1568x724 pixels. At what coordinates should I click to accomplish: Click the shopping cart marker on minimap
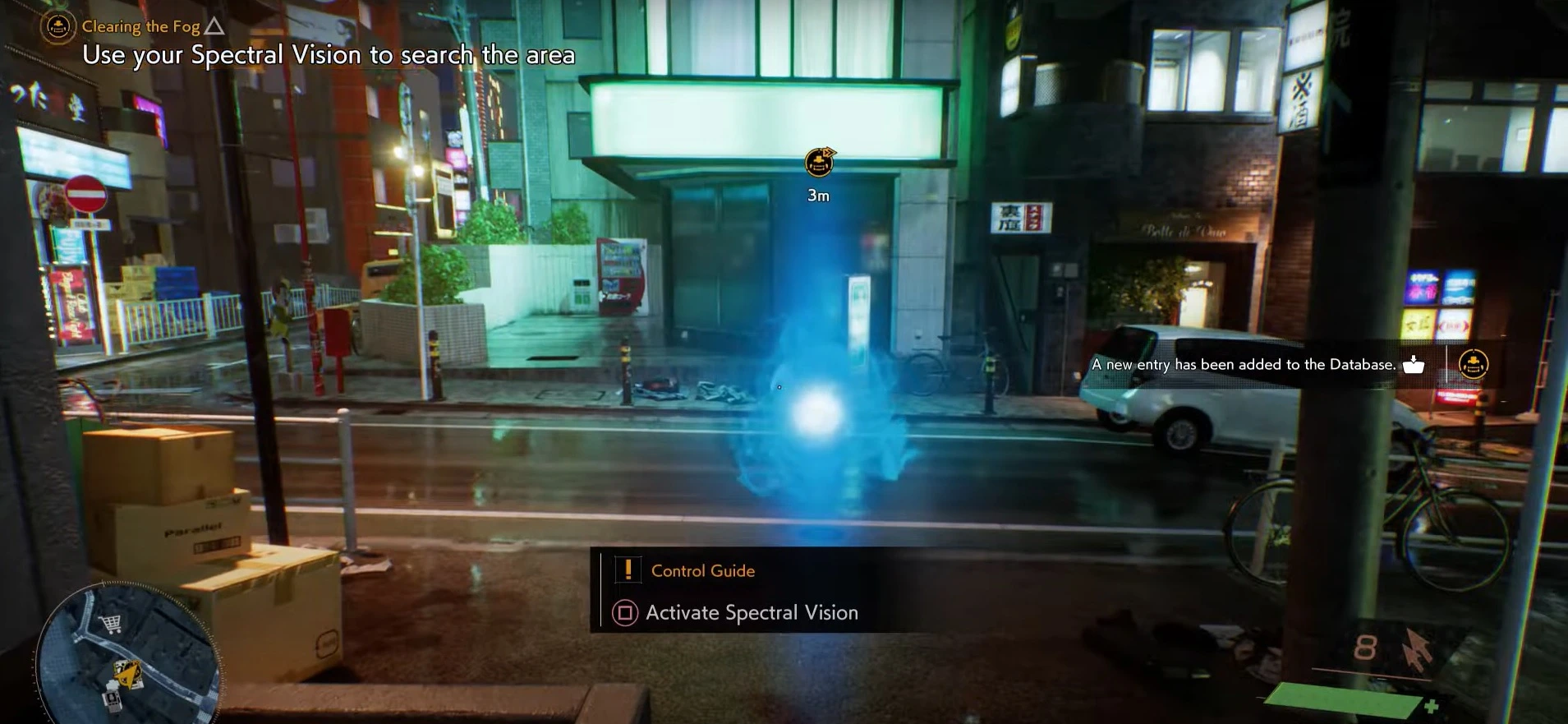[x=110, y=625]
